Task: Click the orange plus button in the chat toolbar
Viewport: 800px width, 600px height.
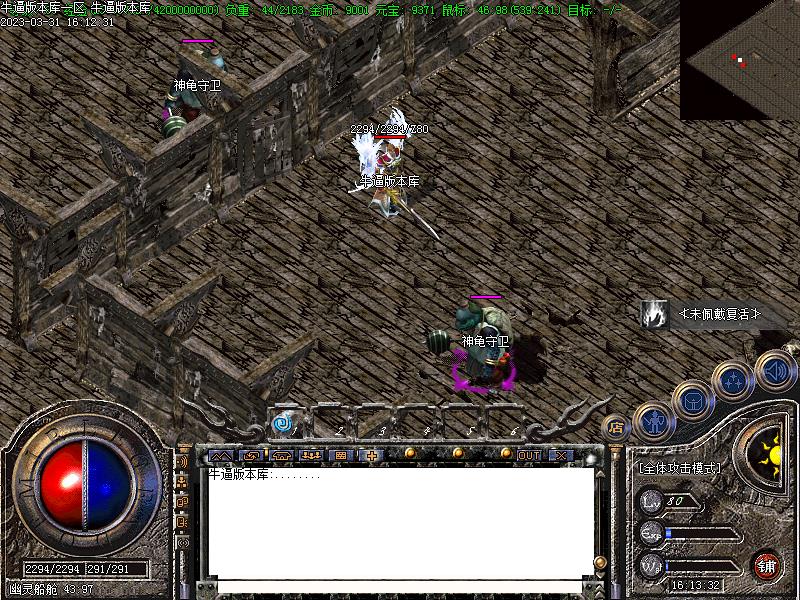Action: 372,456
